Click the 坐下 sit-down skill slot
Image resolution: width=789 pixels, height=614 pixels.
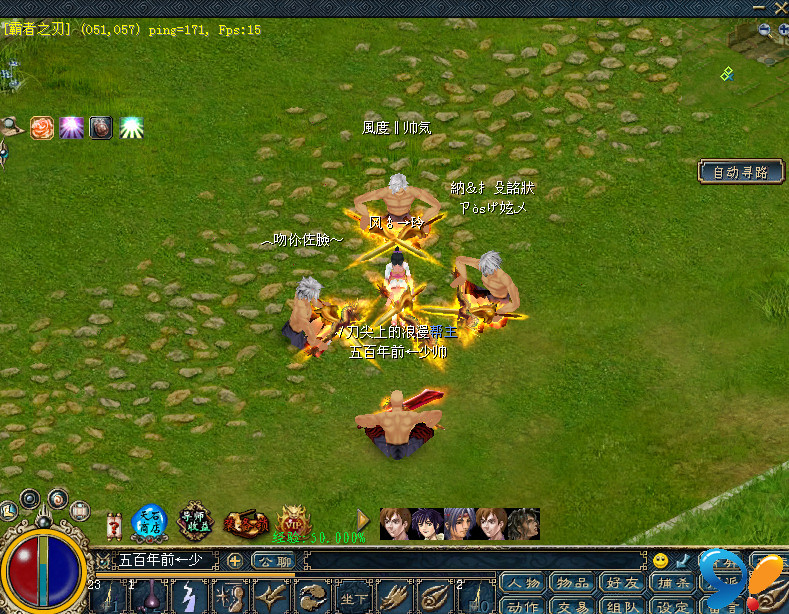coord(353,597)
